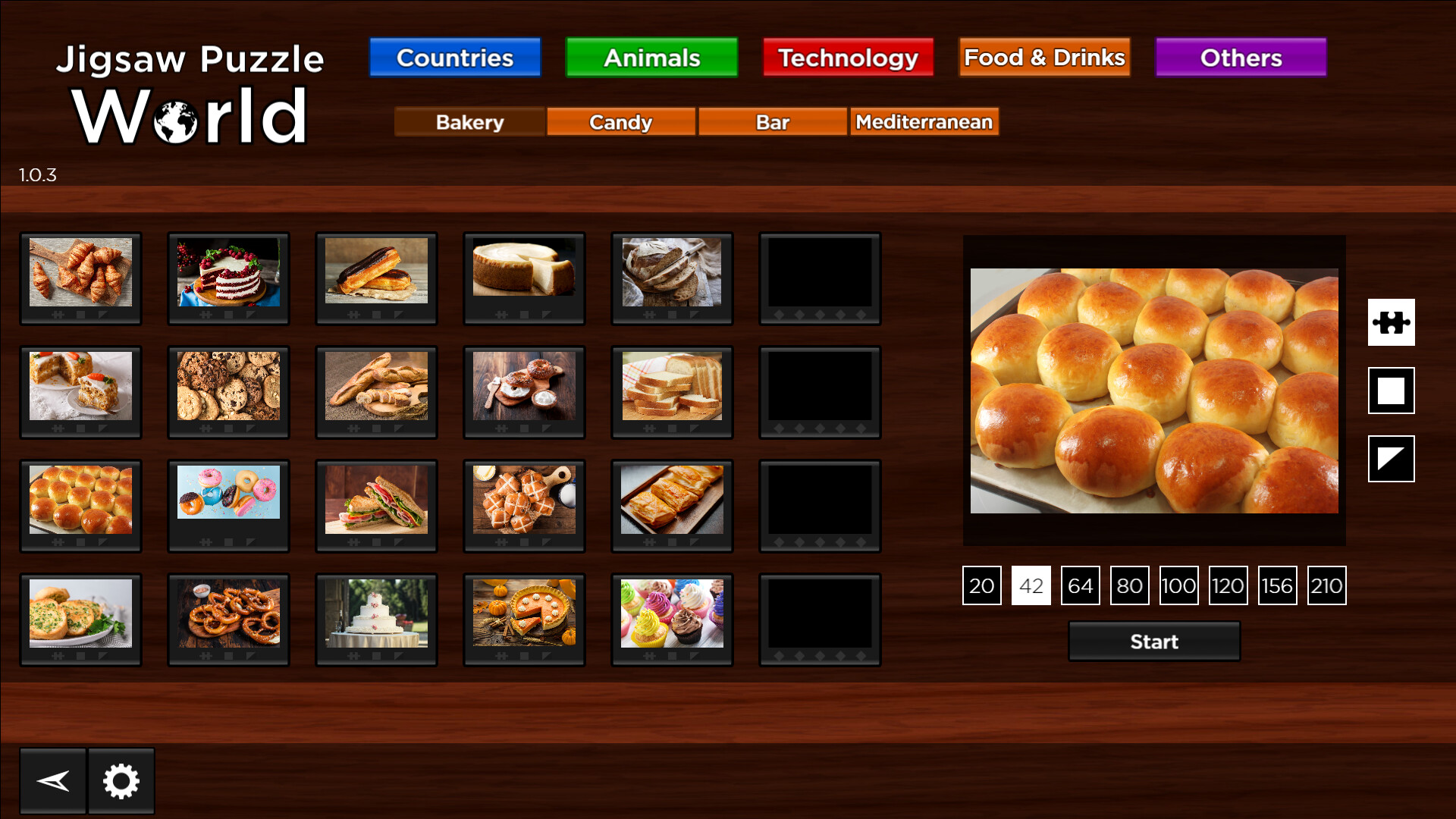Image resolution: width=1456 pixels, height=819 pixels.
Task: Open the settings gear
Action: pos(121,780)
